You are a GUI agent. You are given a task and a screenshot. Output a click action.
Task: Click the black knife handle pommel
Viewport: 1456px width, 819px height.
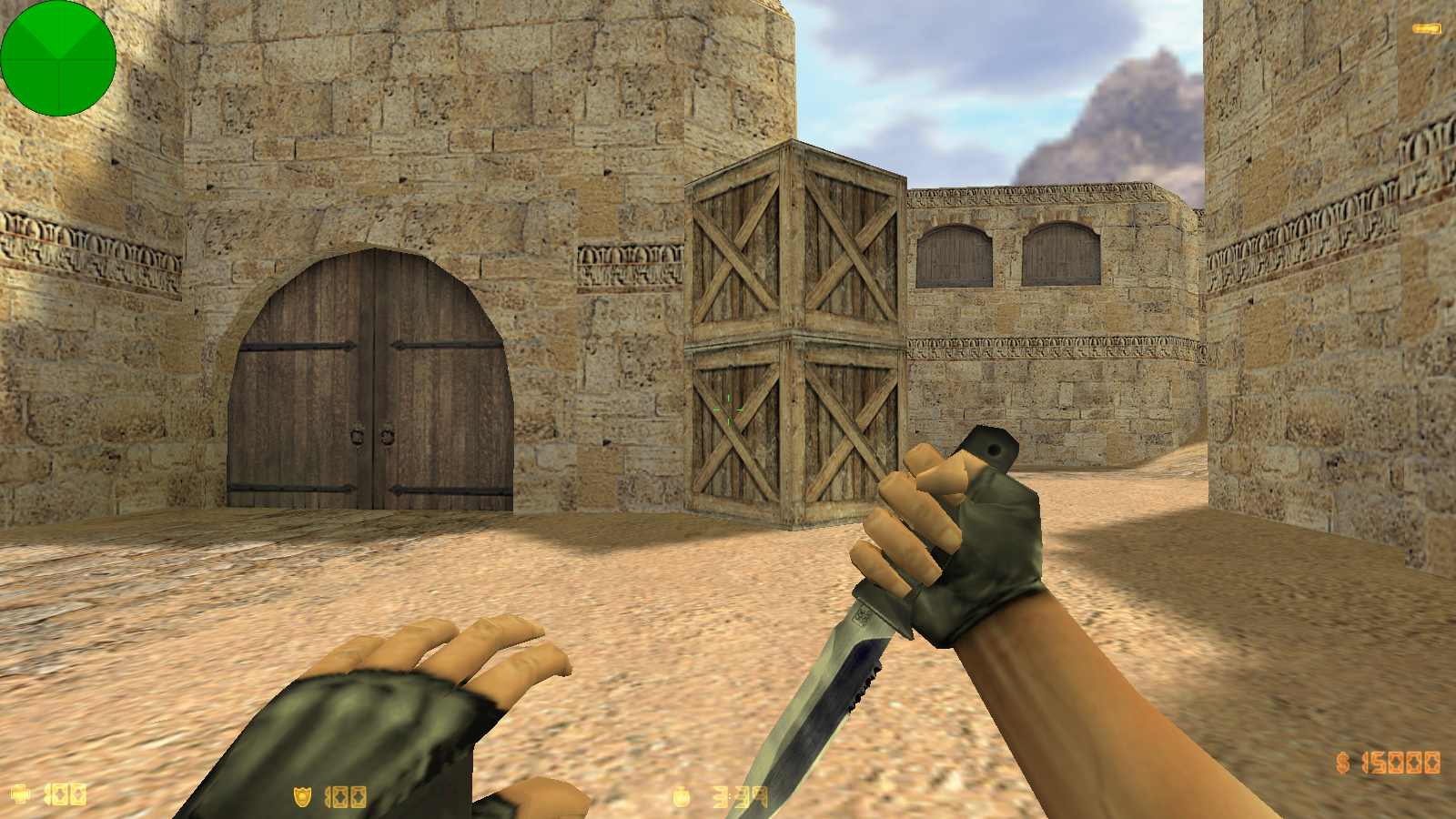pyautogui.click(x=992, y=446)
